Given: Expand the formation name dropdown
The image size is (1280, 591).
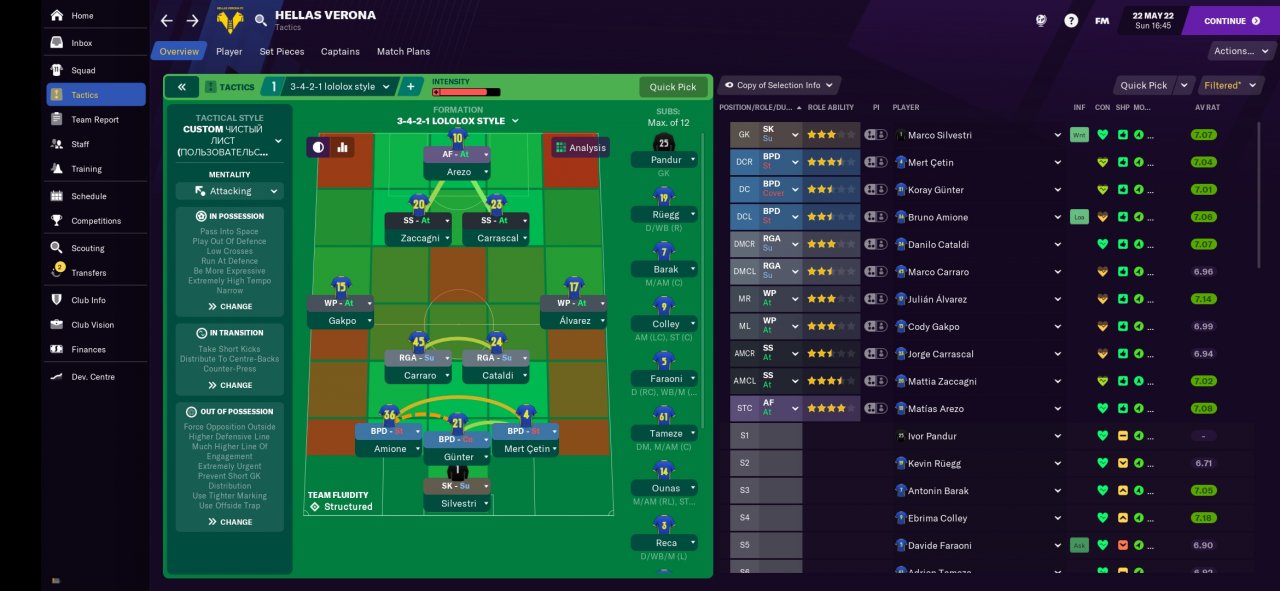Looking at the screenshot, I should point(457,121).
